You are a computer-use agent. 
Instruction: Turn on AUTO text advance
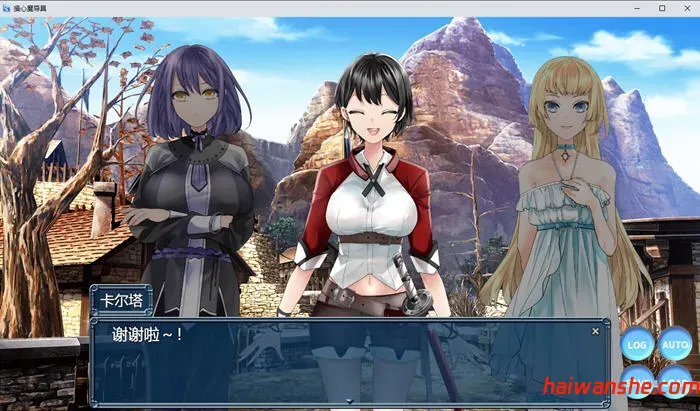pyautogui.click(x=676, y=345)
